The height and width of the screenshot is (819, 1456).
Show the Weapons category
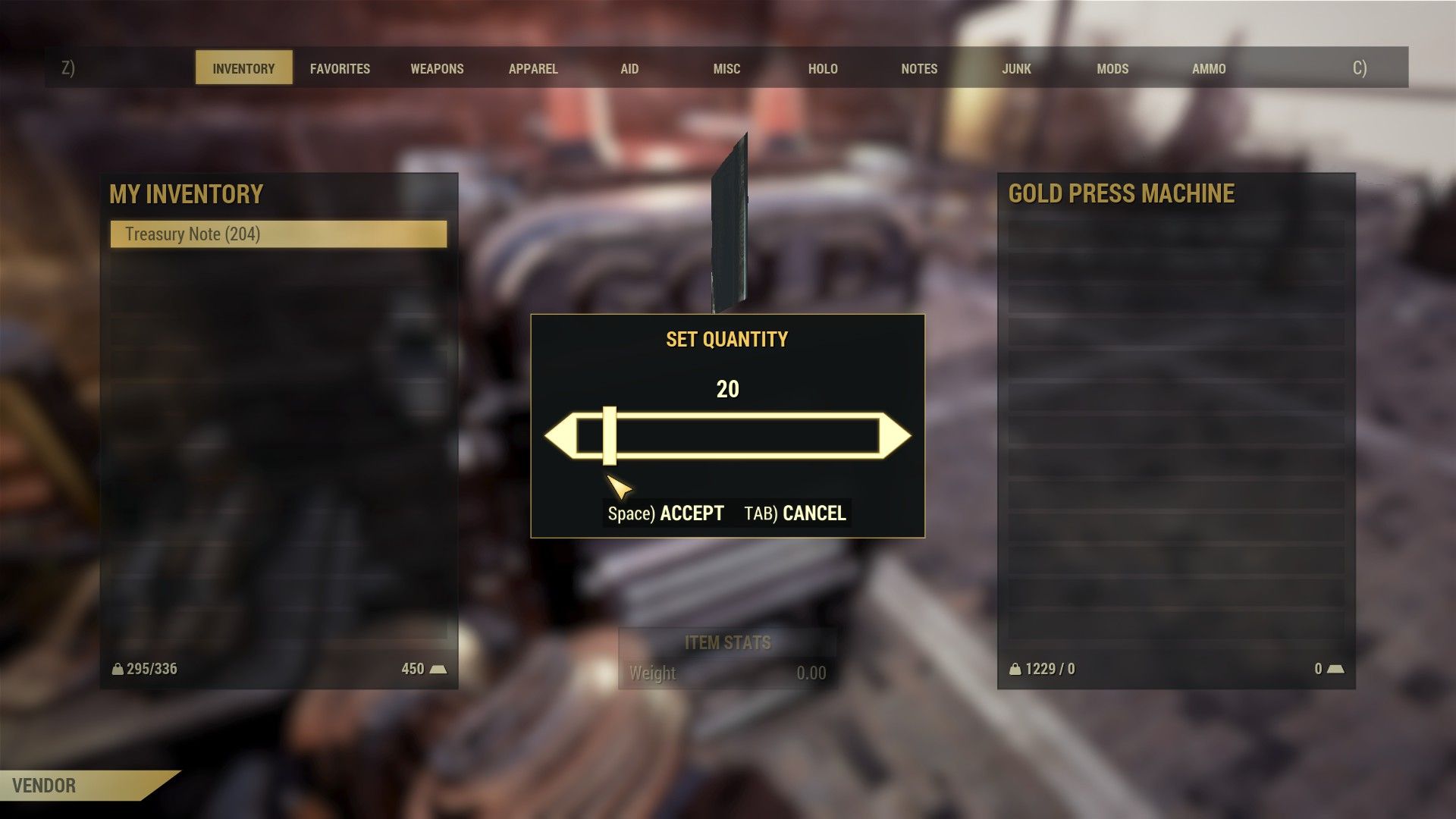[437, 68]
